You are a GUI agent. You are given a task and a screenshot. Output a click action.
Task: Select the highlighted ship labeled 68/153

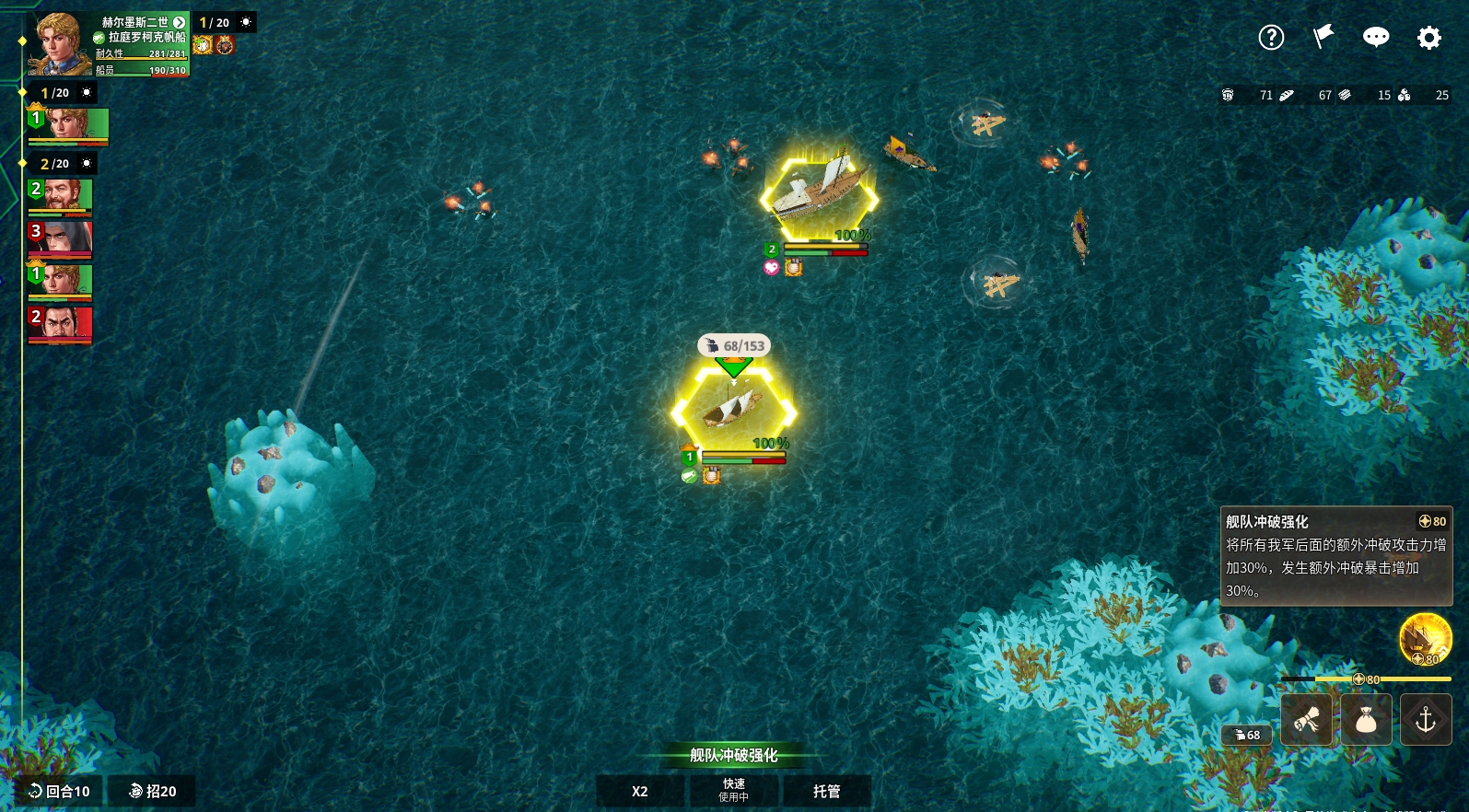[x=734, y=411]
